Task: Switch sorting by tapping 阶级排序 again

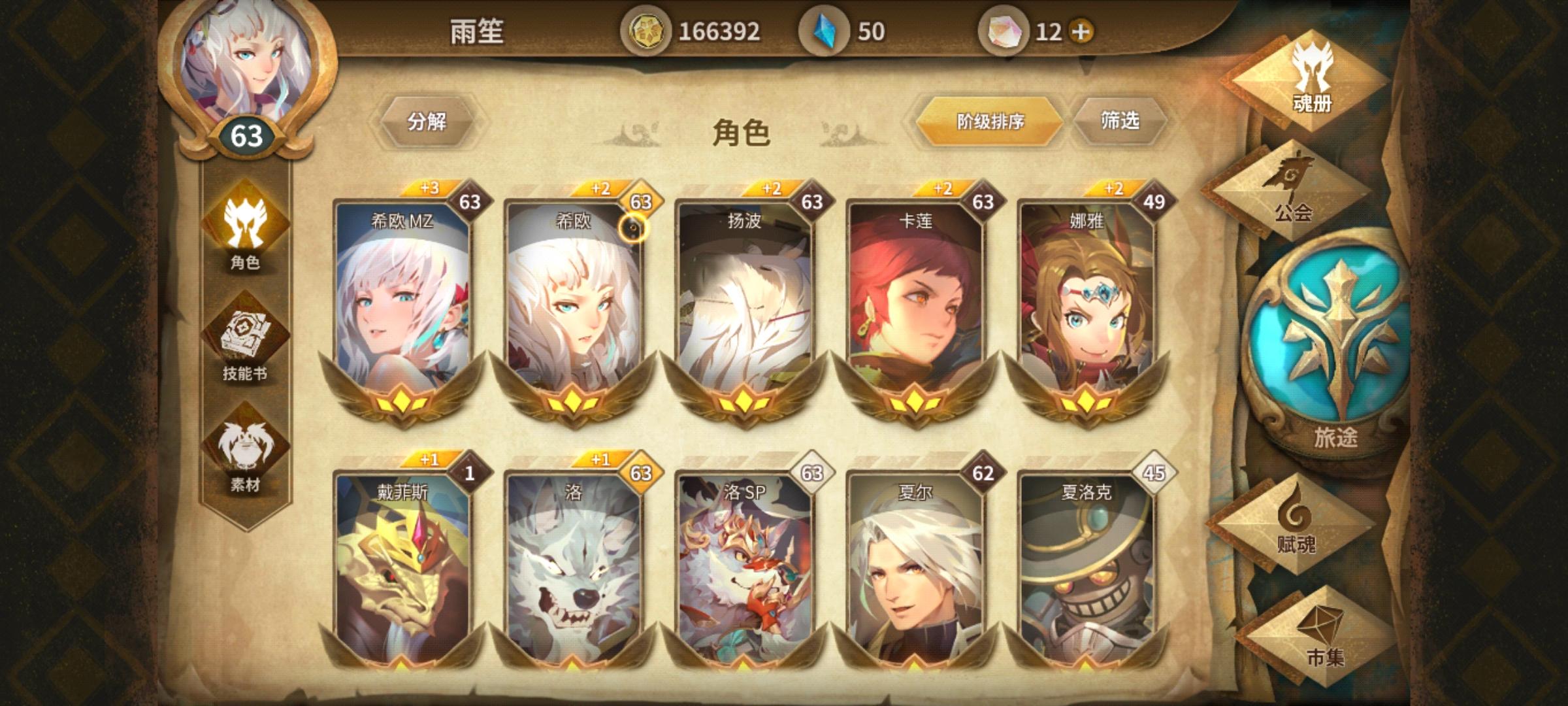Action: click(x=989, y=122)
